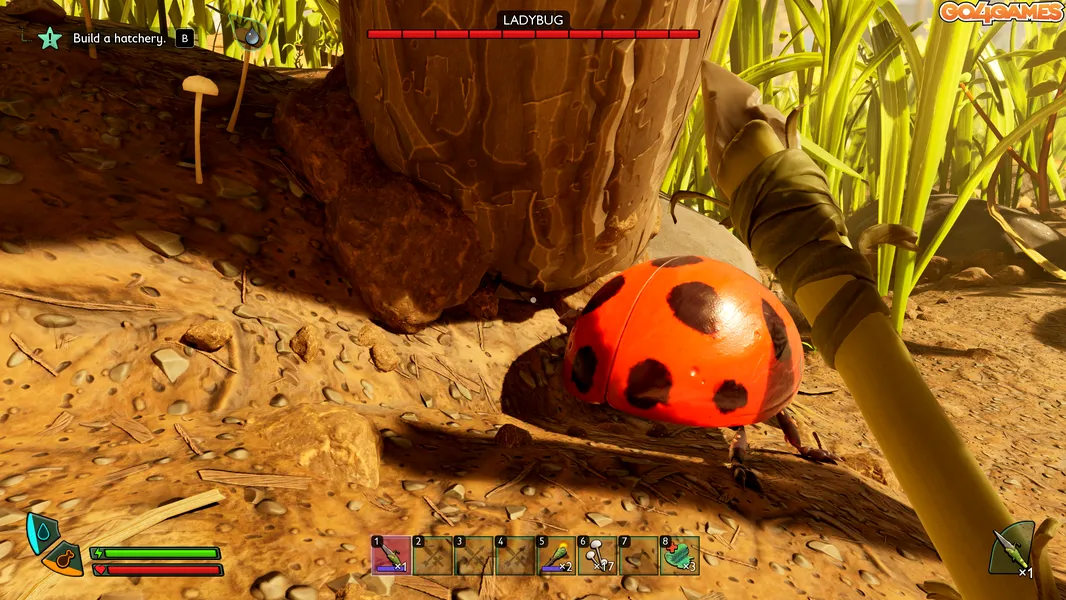Click the hunger drumstick gauge icon

[x=62, y=559]
